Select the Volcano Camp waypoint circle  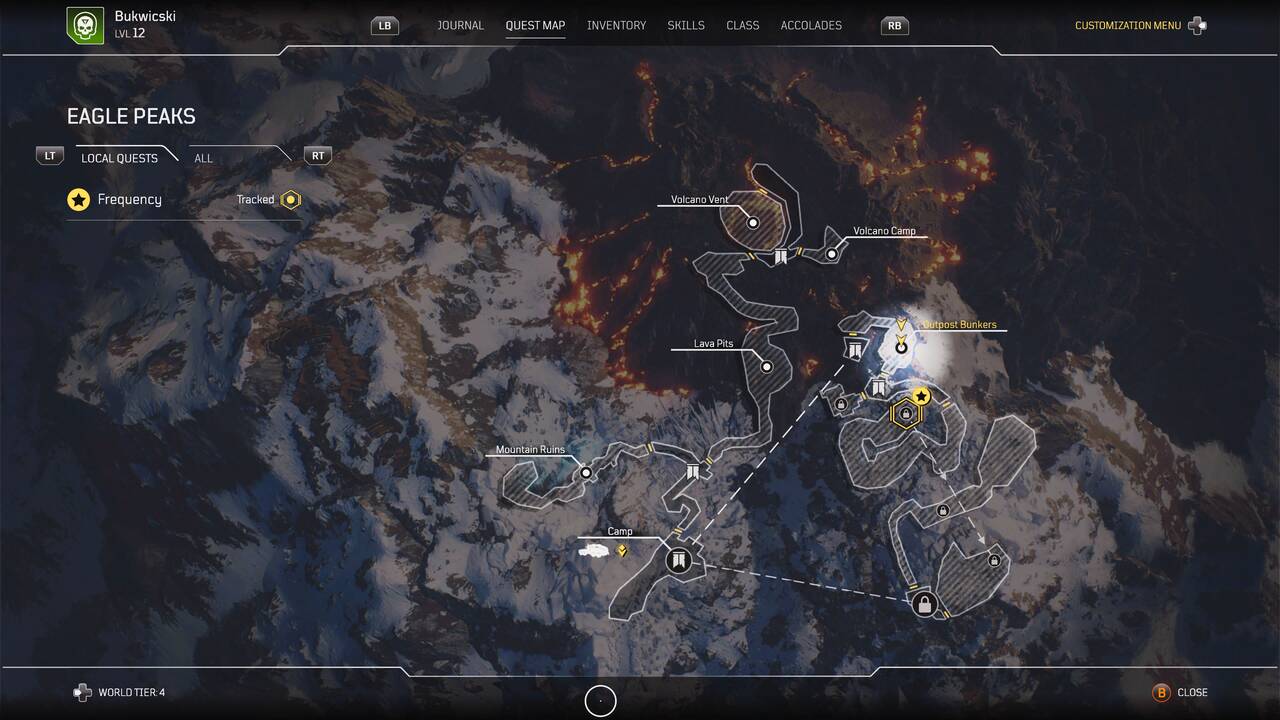coord(830,253)
